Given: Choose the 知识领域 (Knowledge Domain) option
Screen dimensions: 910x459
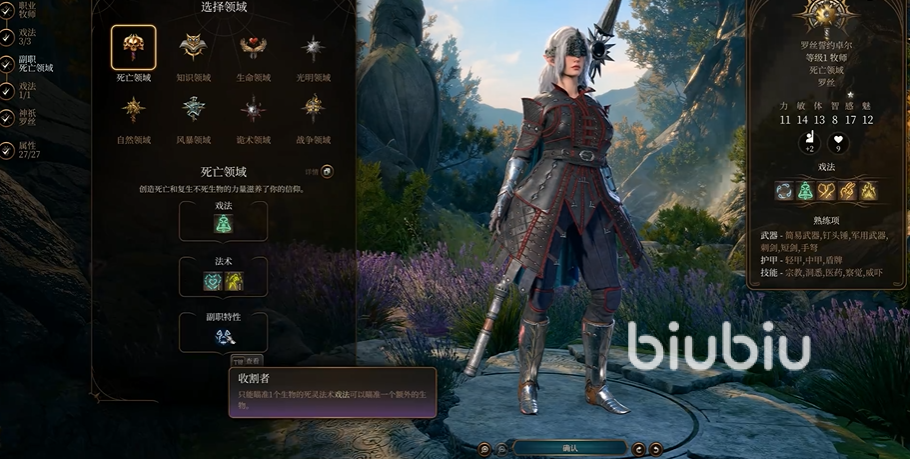Looking at the screenshot, I should (x=193, y=47).
